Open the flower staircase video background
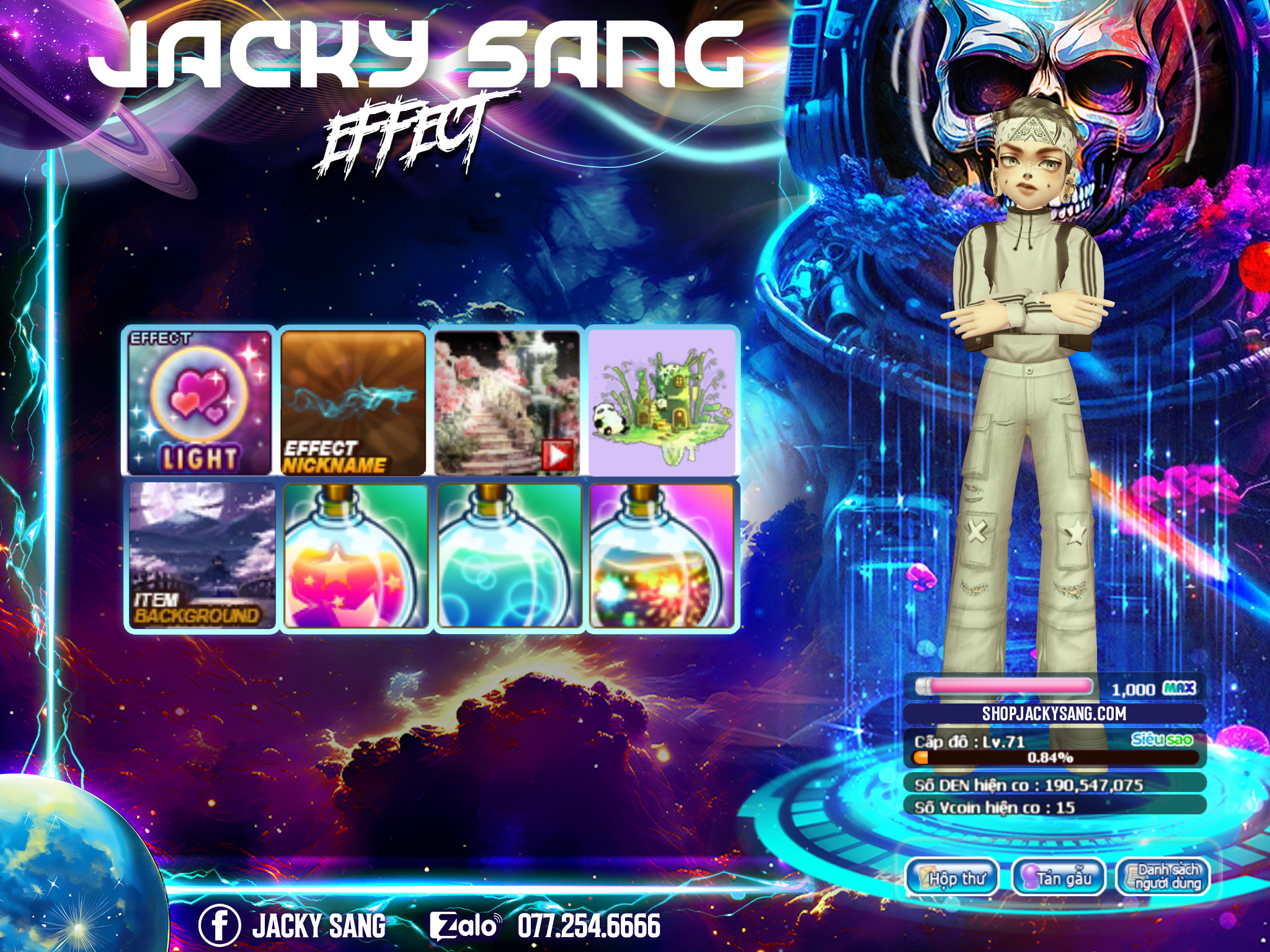Image resolution: width=1270 pixels, height=952 pixels. pos(507,402)
